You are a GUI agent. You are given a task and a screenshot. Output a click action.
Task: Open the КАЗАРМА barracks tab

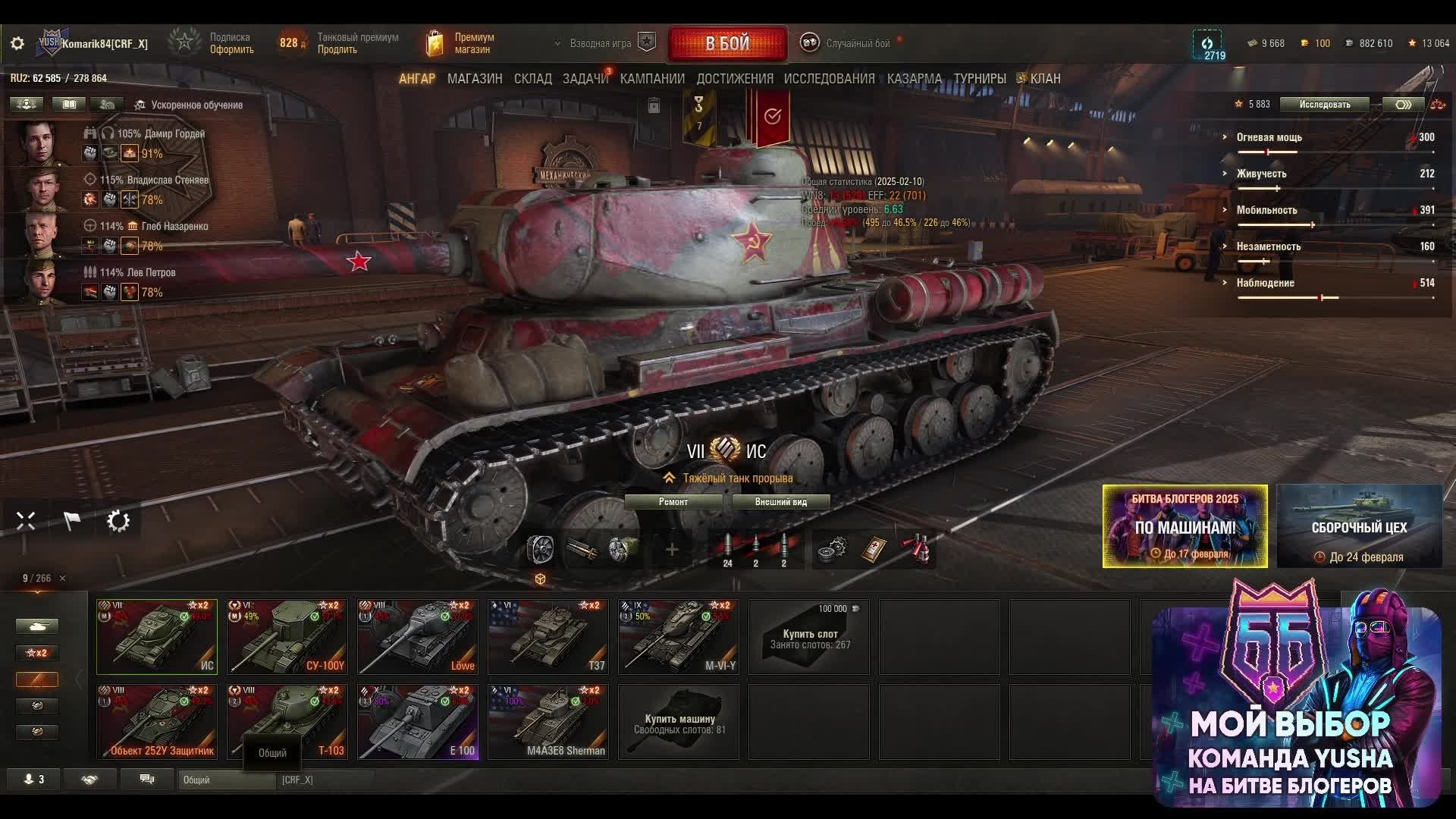(x=914, y=79)
